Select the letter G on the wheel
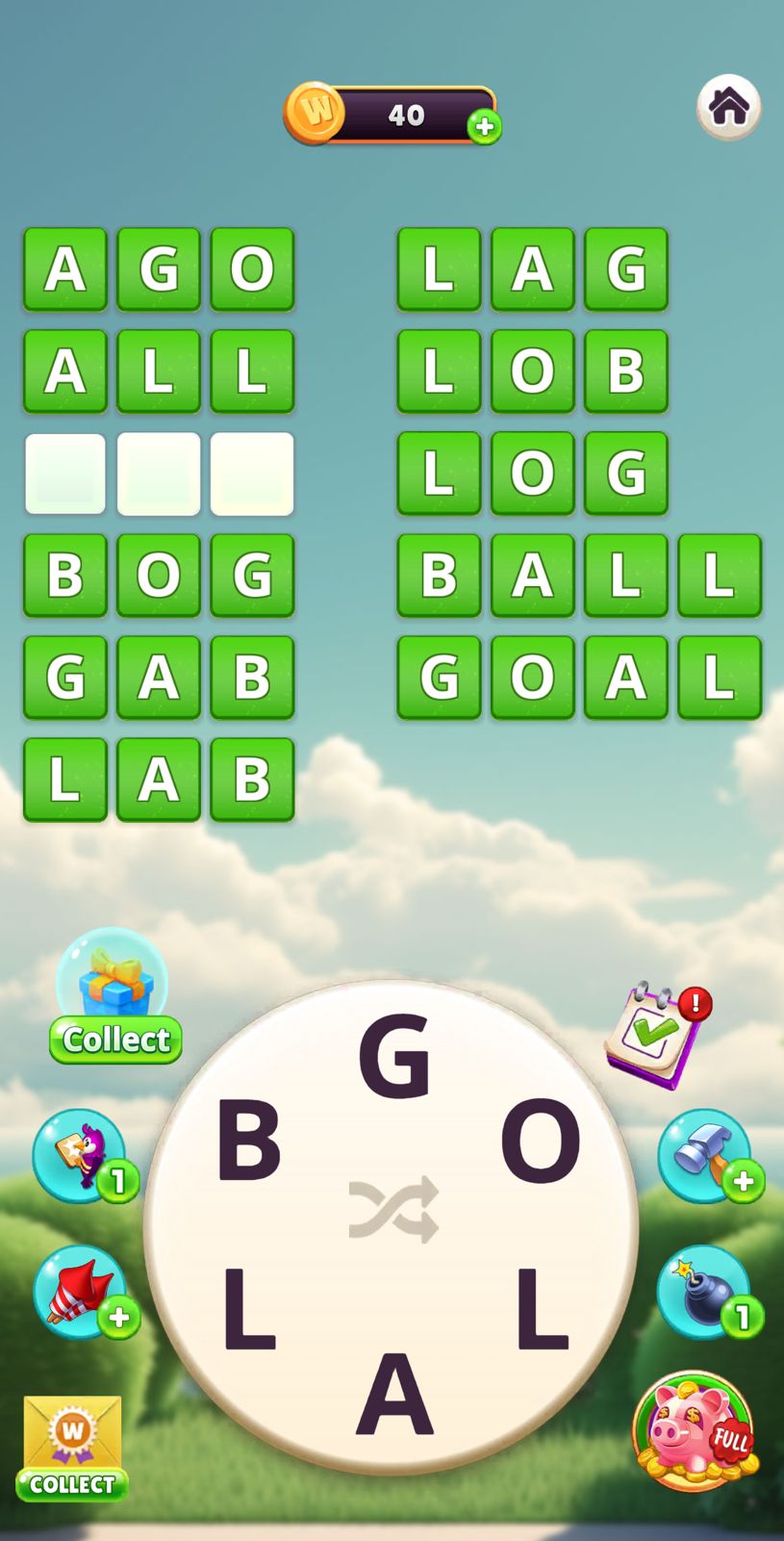The width and height of the screenshot is (784, 1541). coord(392,1057)
